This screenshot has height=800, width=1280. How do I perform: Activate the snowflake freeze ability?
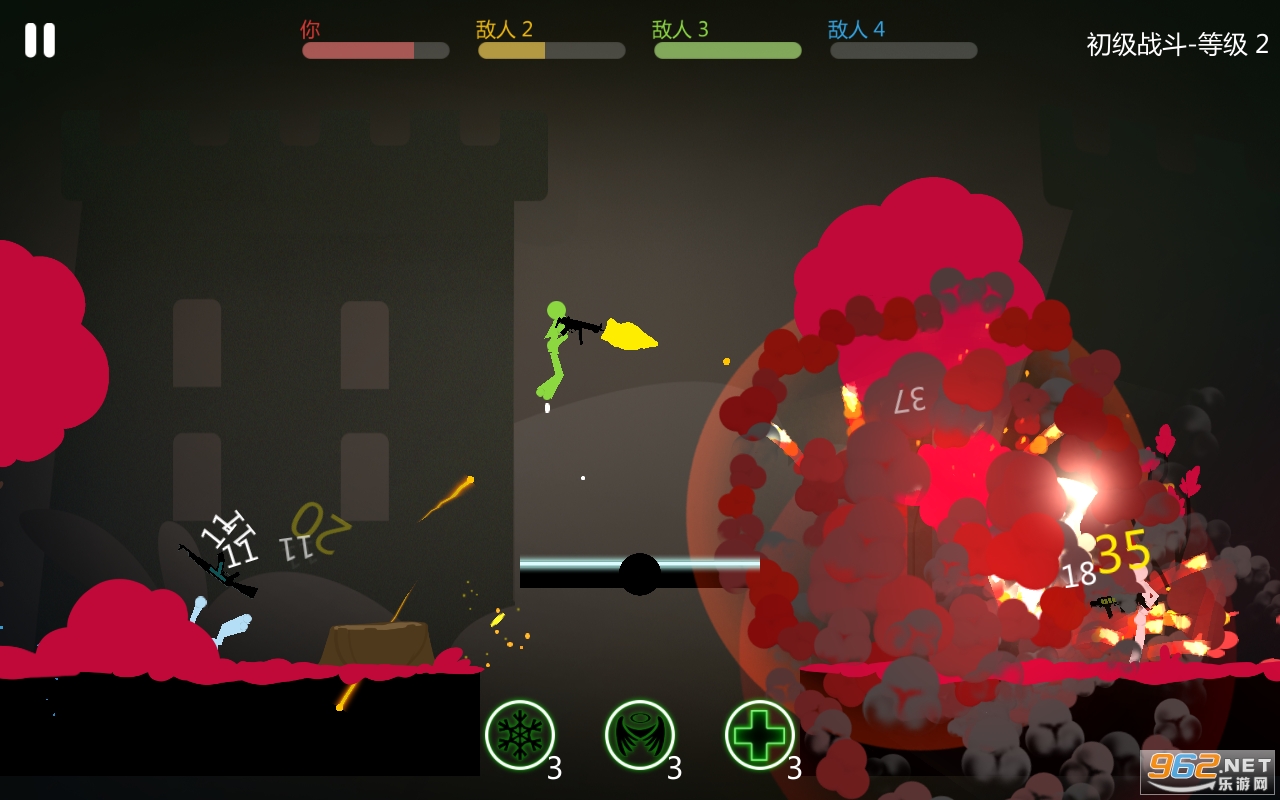click(x=520, y=735)
